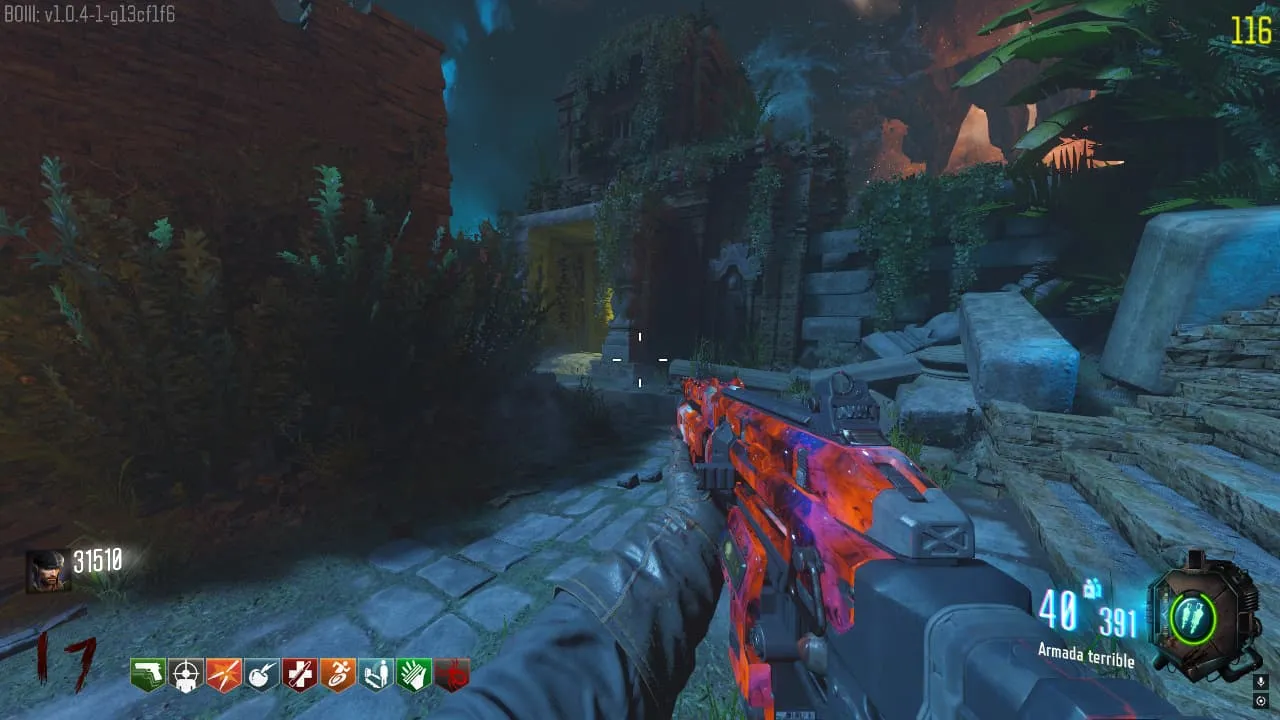Click the record overlay button
This screenshot has height=720, width=1280.
(1260, 700)
